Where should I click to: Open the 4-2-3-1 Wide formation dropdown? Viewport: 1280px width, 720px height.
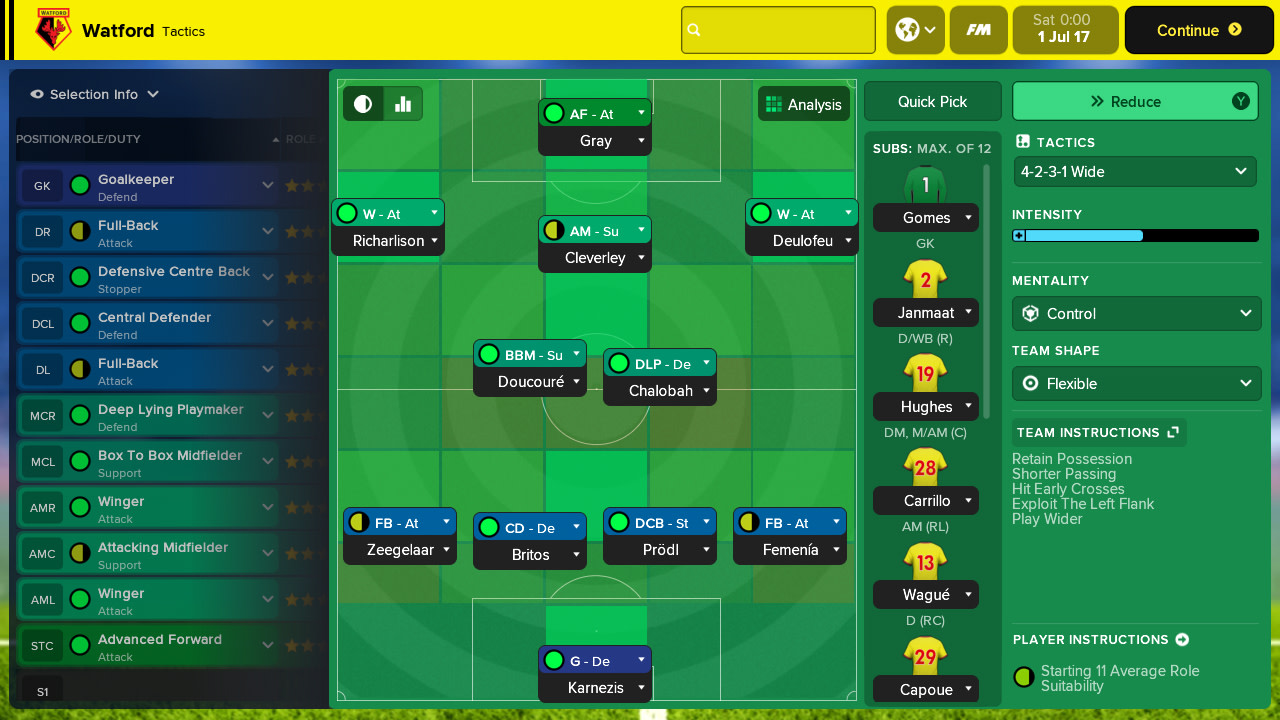pos(1135,171)
